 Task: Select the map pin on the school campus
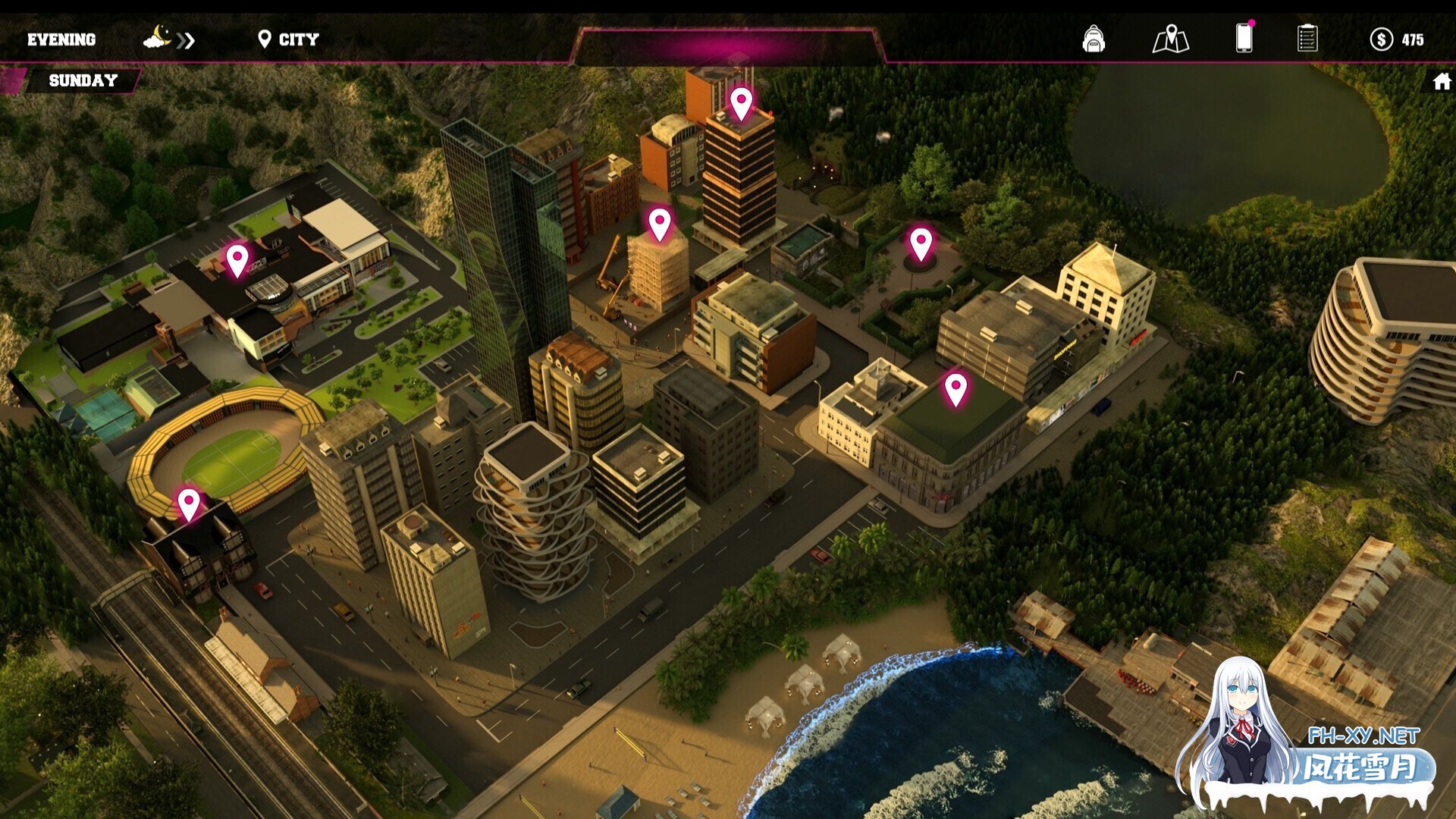237,259
